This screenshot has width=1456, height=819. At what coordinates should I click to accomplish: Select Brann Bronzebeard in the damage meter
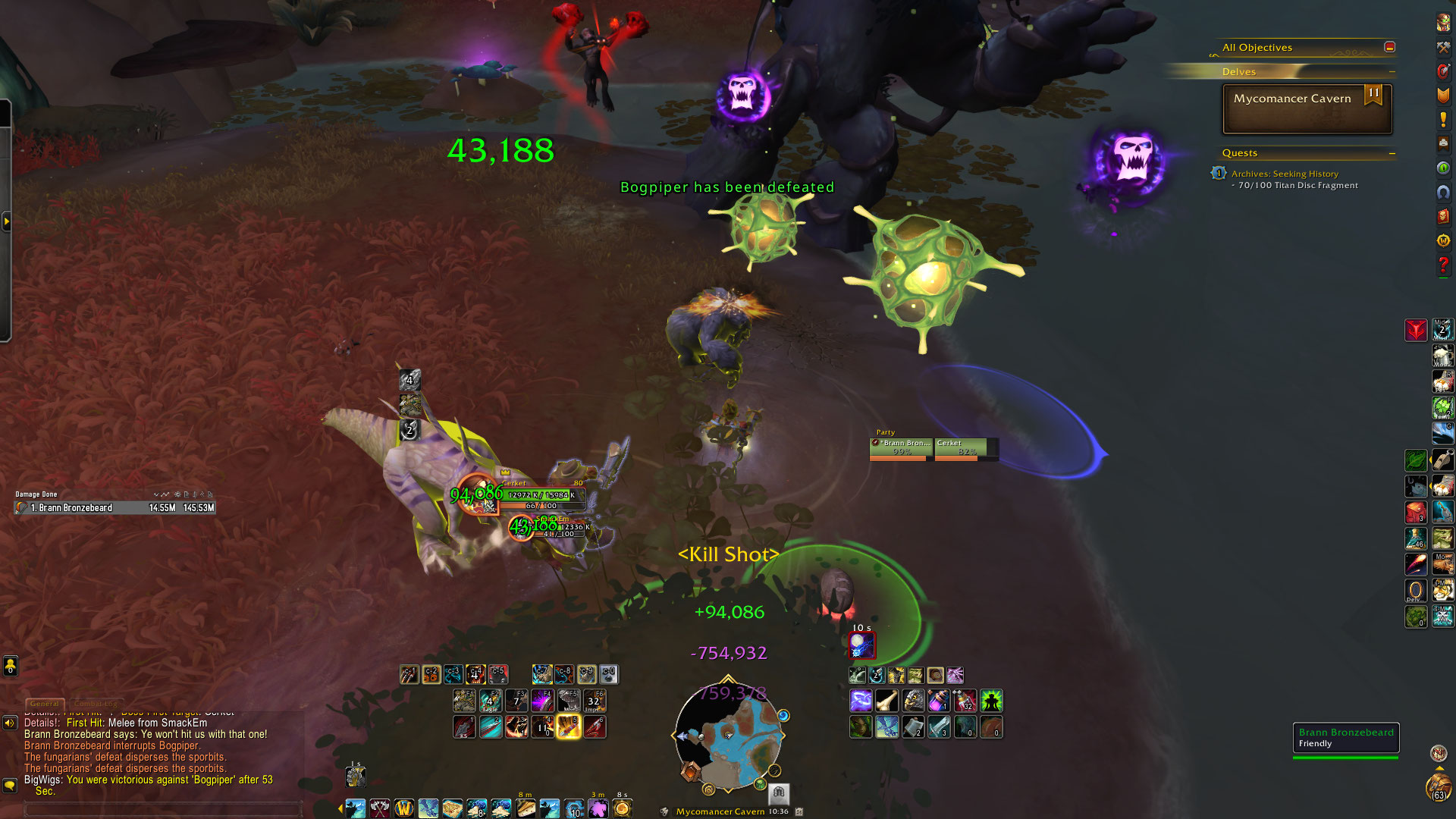pyautogui.click(x=114, y=507)
